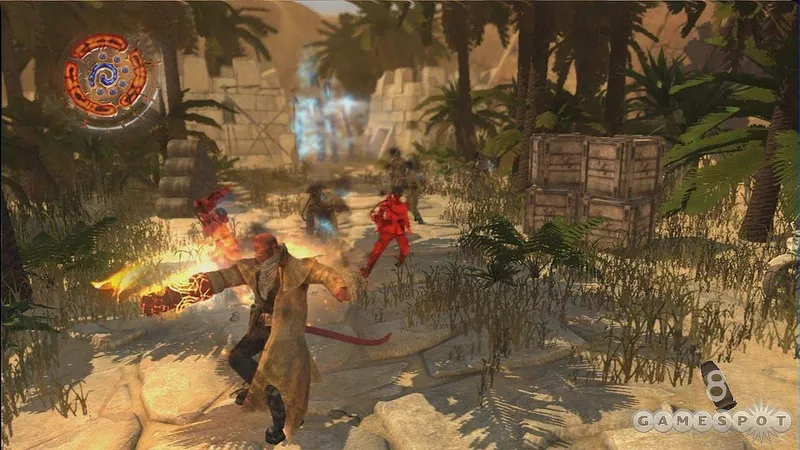Select the bullet ammo icon
The width and height of the screenshot is (800, 450).
click(718, 385)
